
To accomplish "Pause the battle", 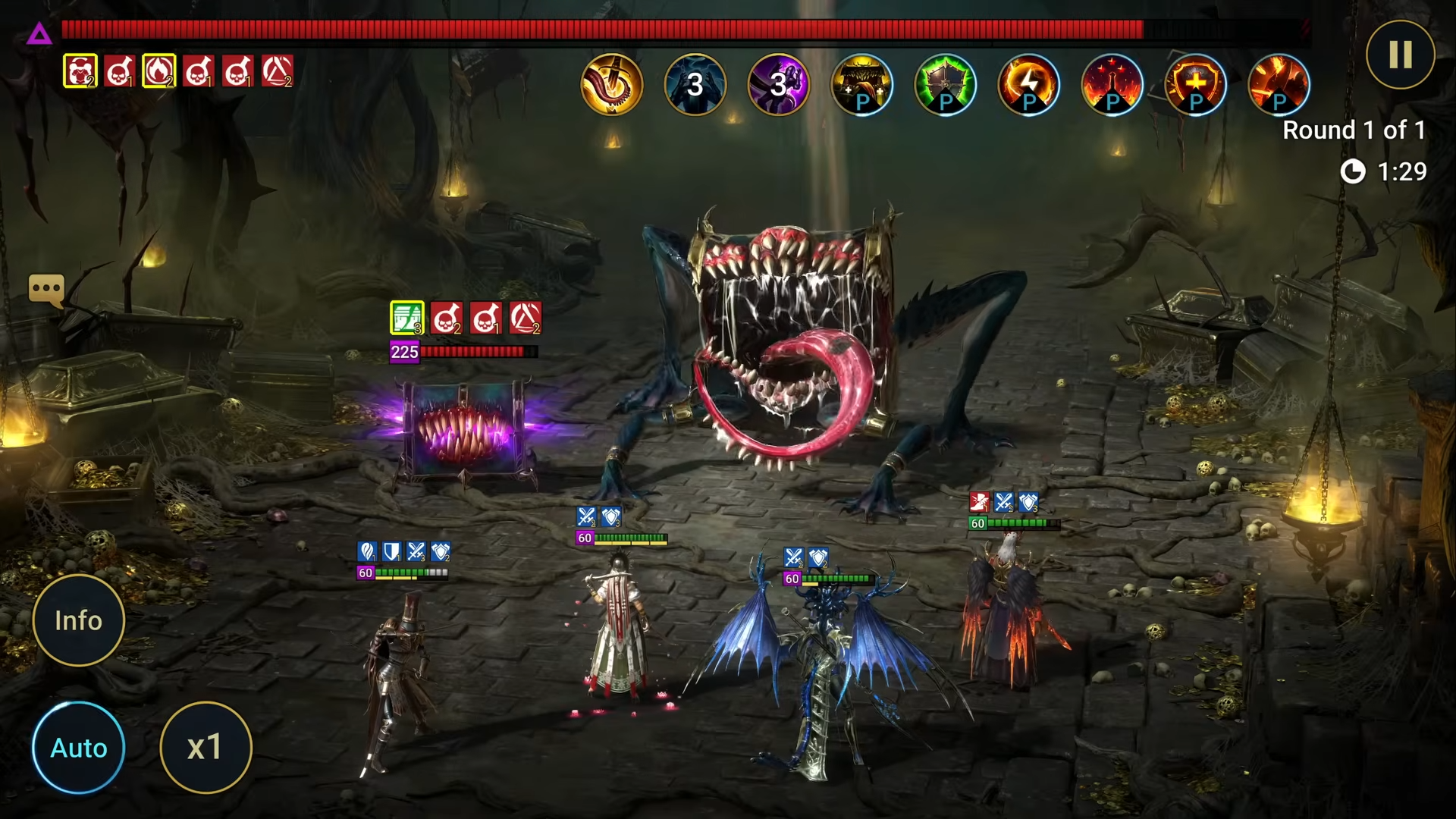I will pyautogui.click(x=1400, y=55).
